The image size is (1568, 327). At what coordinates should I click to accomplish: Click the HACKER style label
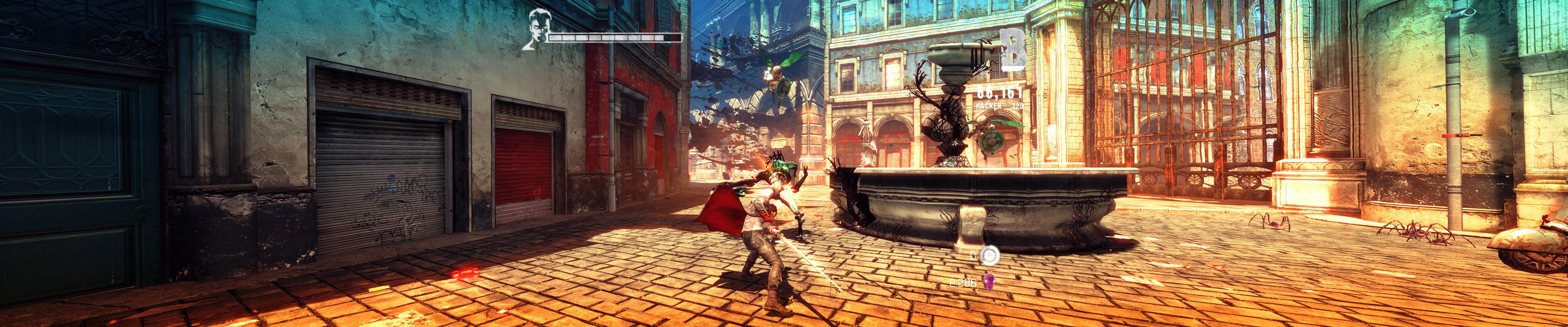(988, 106)
